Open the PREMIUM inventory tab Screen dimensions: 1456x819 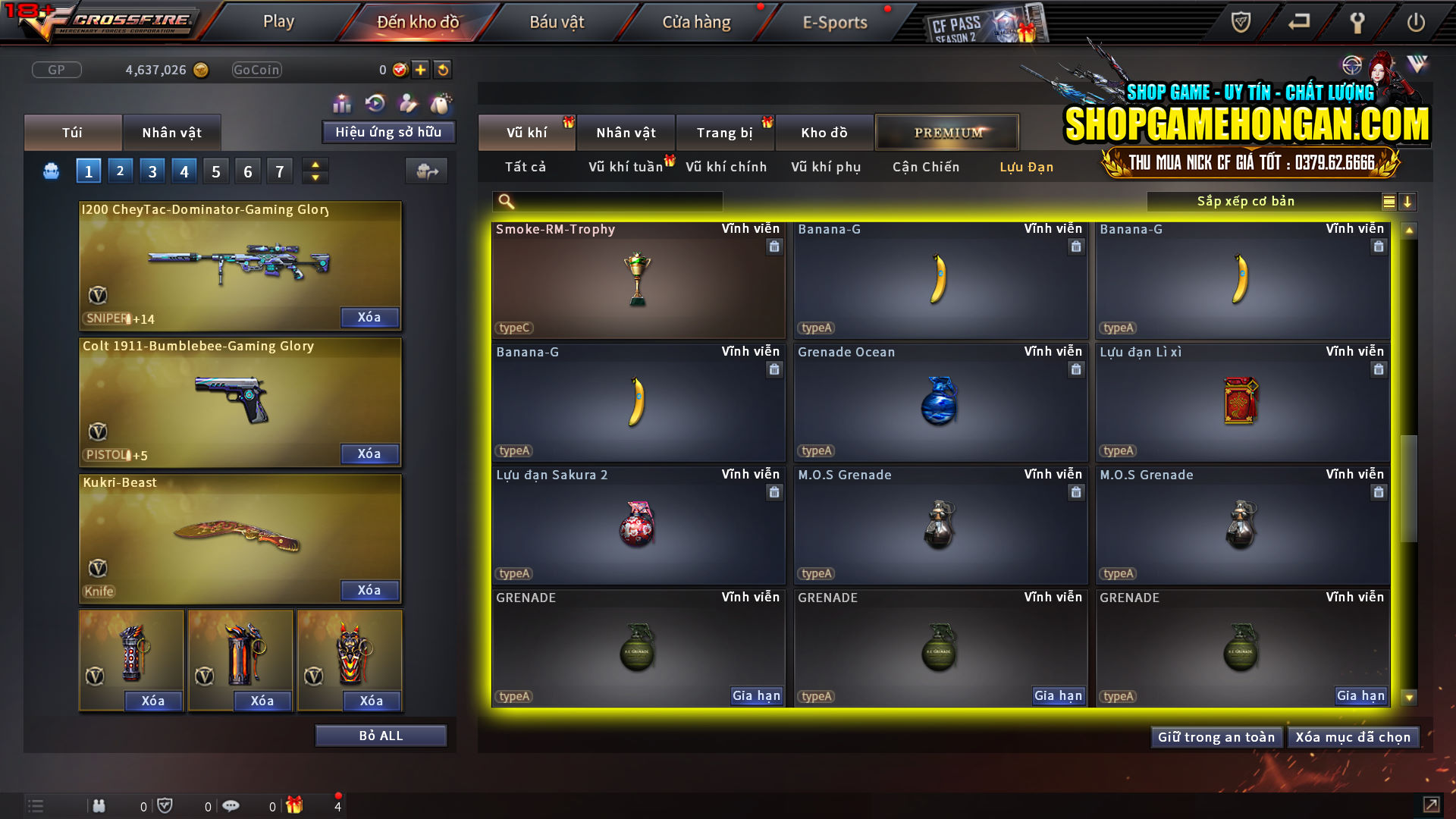tap(947, 132)
